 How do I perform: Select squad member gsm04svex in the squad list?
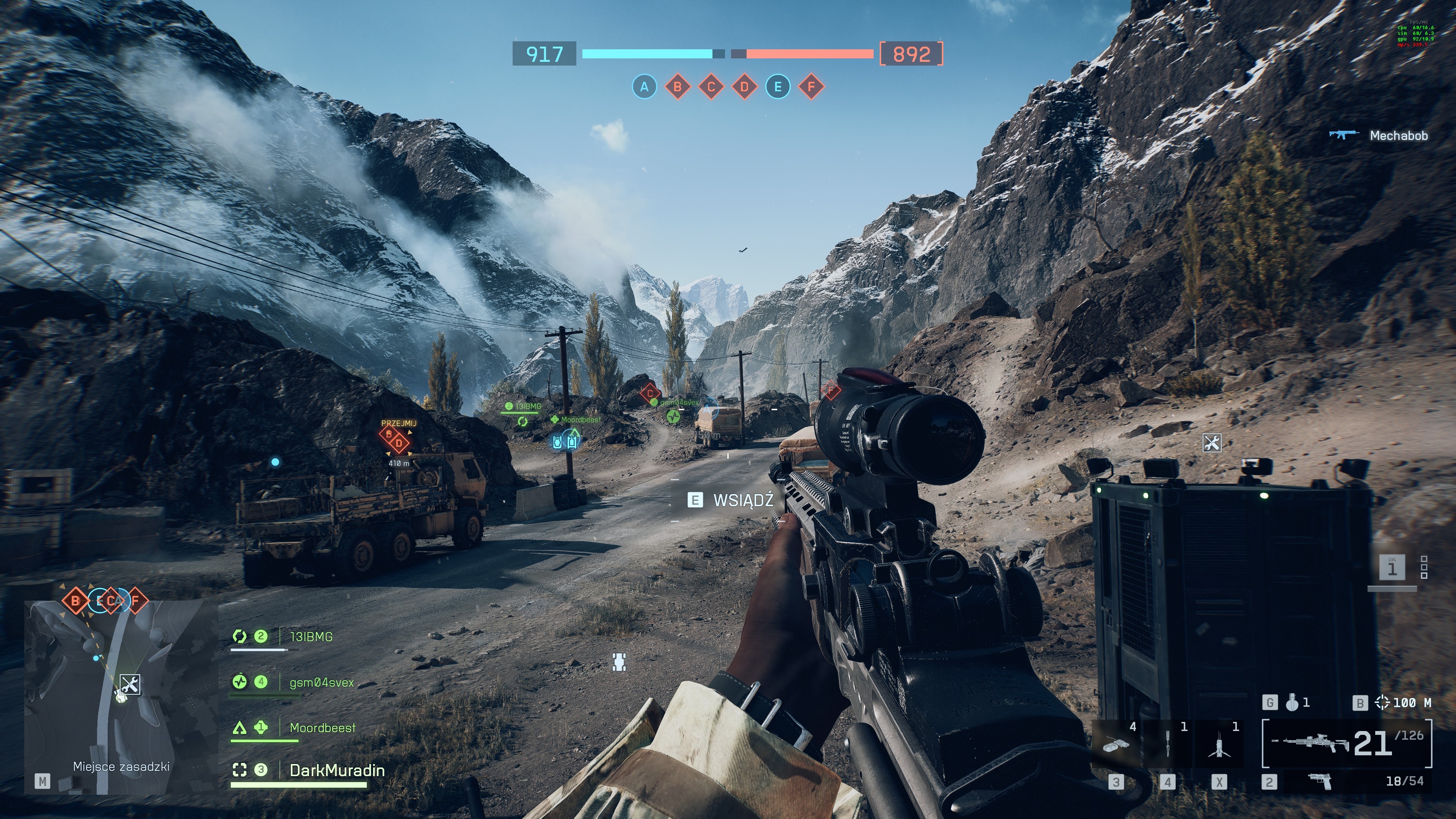pos(321,683)
